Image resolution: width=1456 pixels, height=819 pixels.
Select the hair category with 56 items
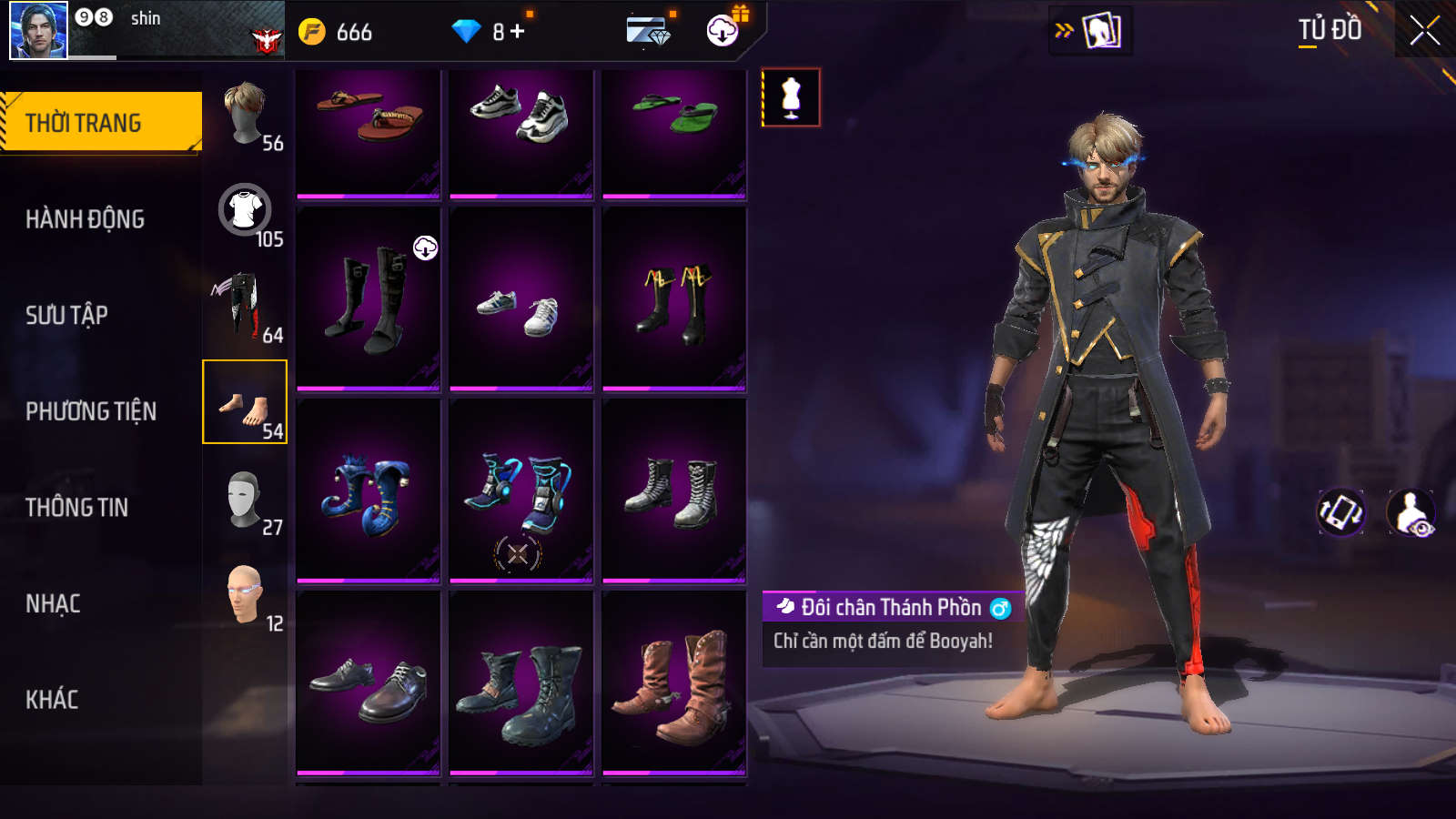pos(246,116)
